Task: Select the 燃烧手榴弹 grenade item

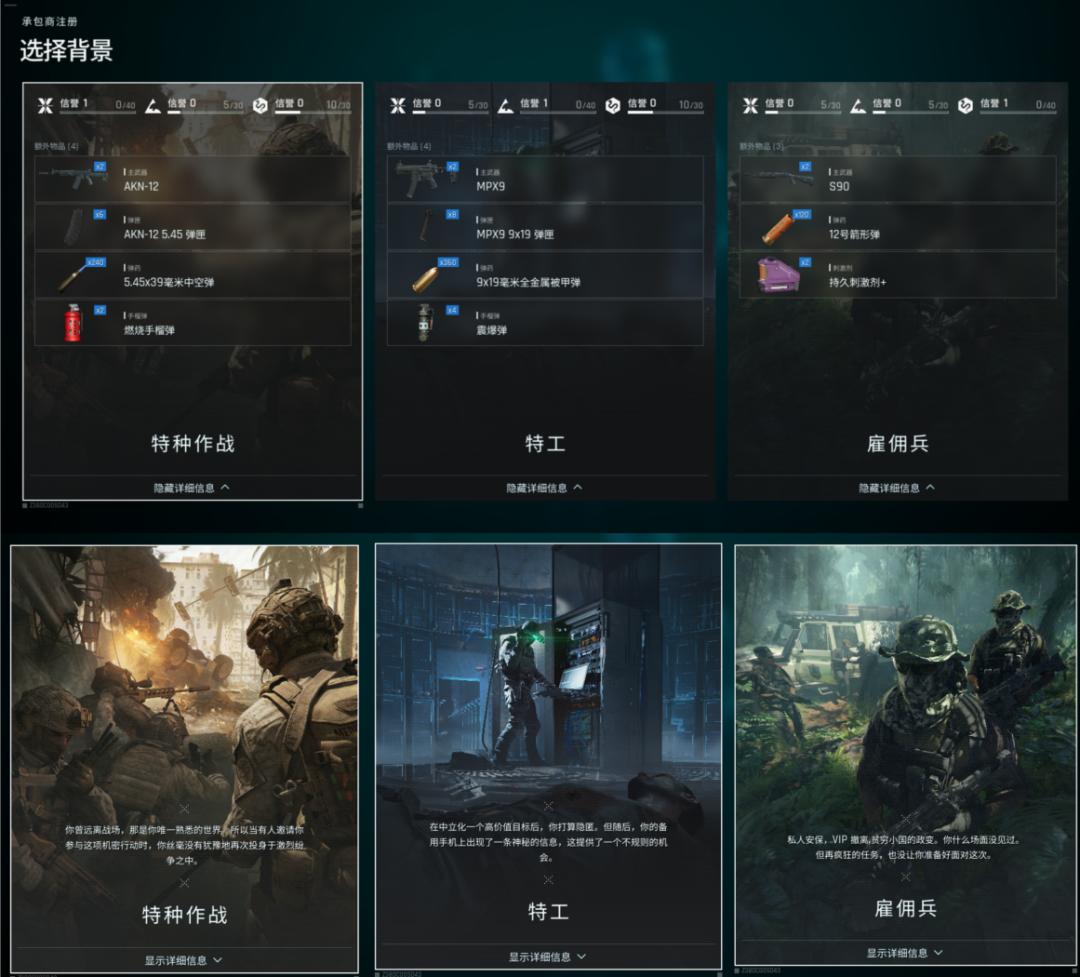Action: (x=193, y=323)
